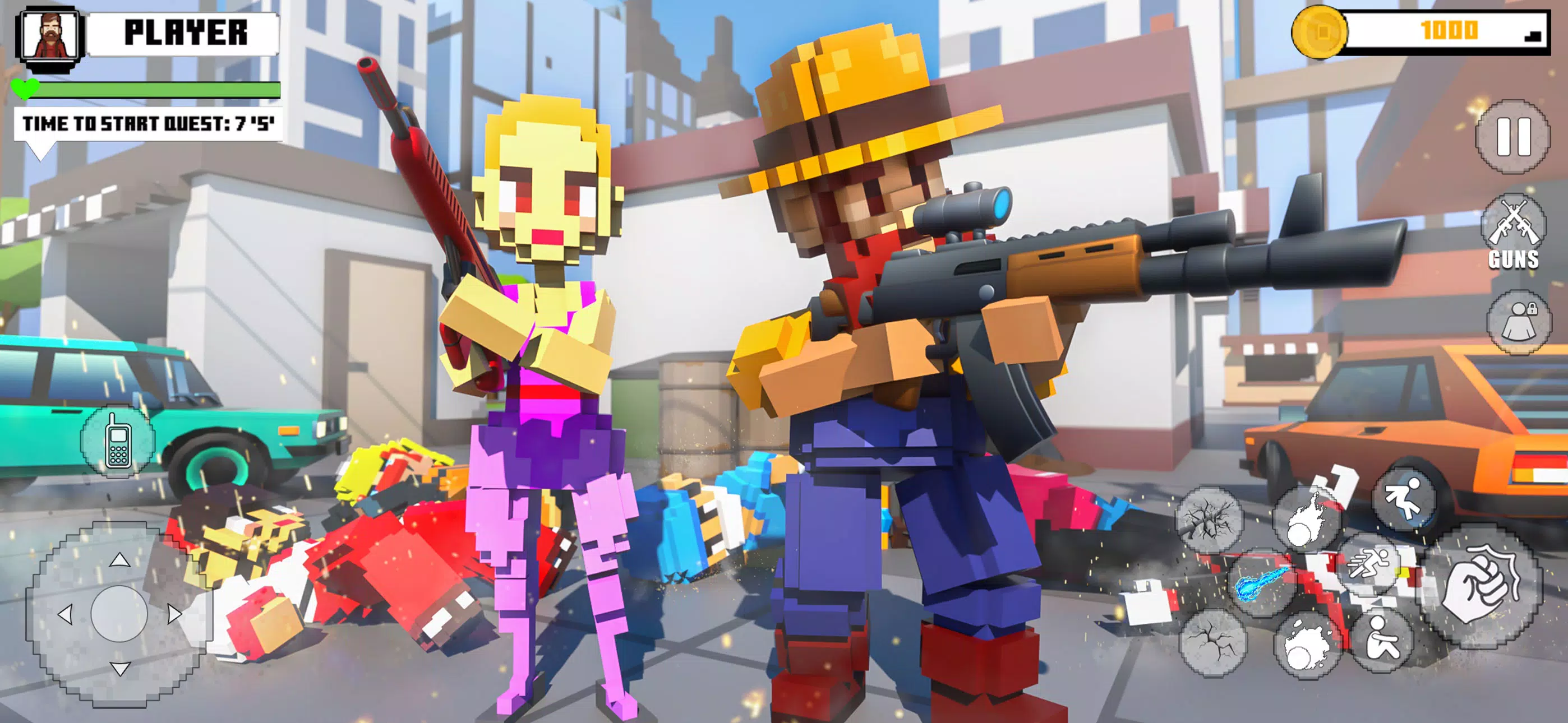Use the blue comet projectile ability
The width and height of the screenshot is (1568, 723).
(1262, 583)
